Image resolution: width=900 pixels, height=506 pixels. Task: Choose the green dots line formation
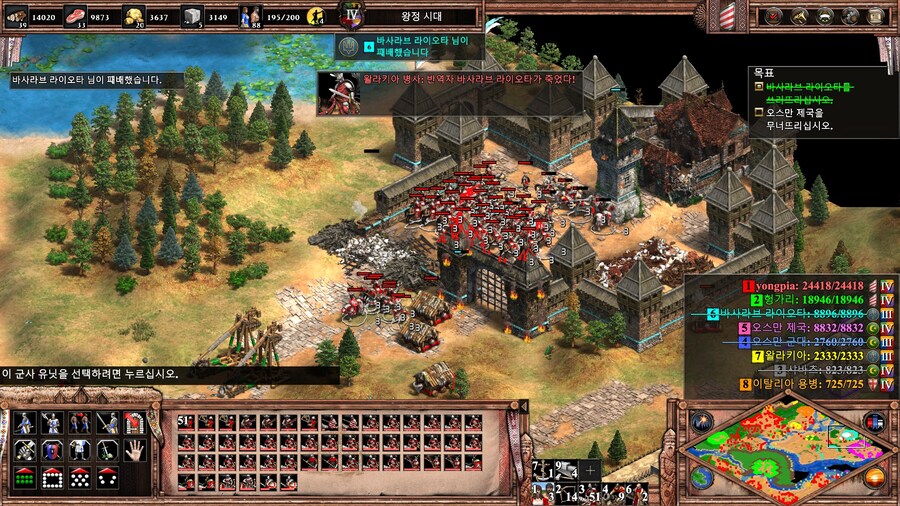[x=25, y=477]
